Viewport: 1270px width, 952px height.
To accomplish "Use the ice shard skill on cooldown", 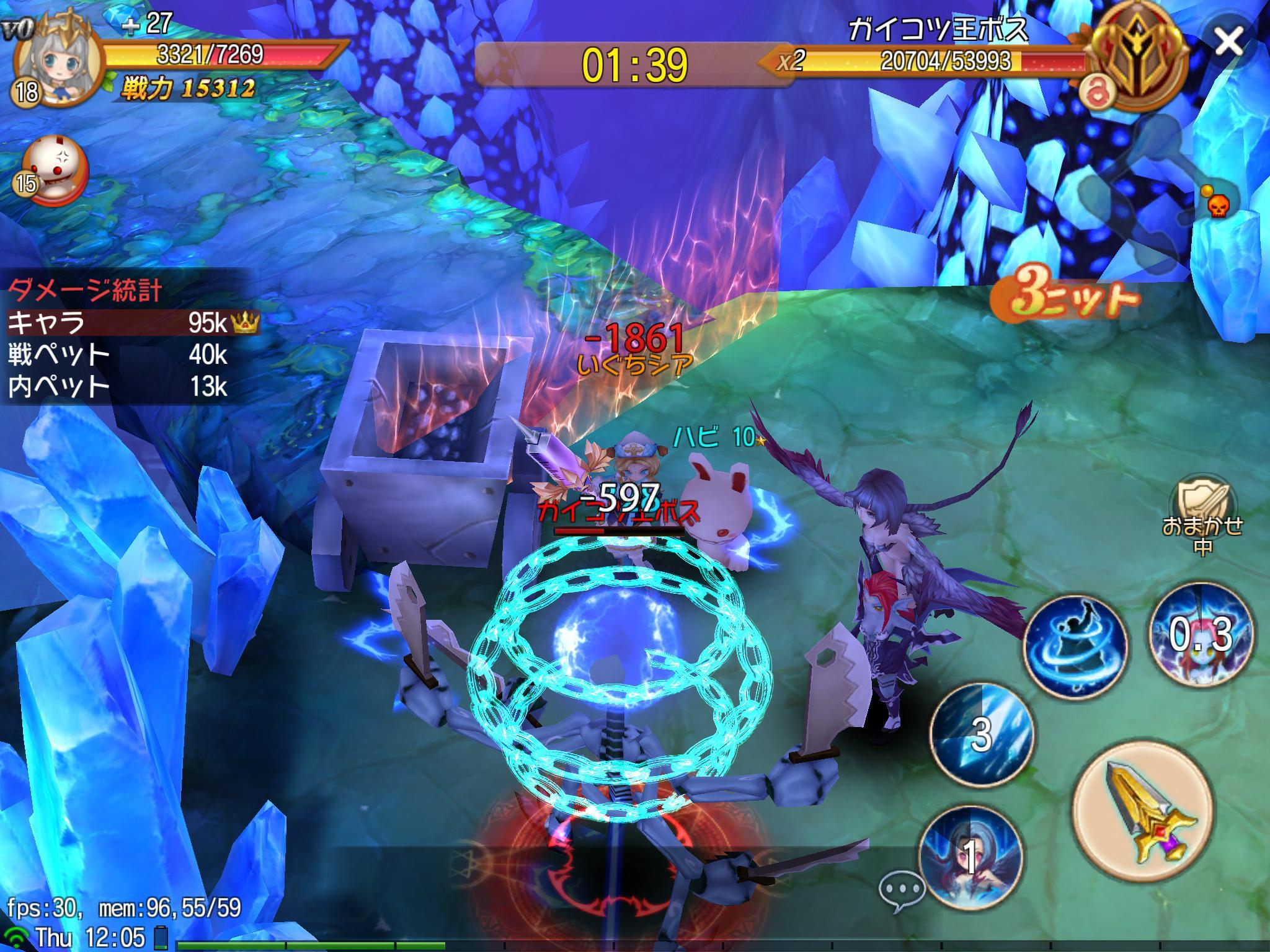I will coord(981,734).
